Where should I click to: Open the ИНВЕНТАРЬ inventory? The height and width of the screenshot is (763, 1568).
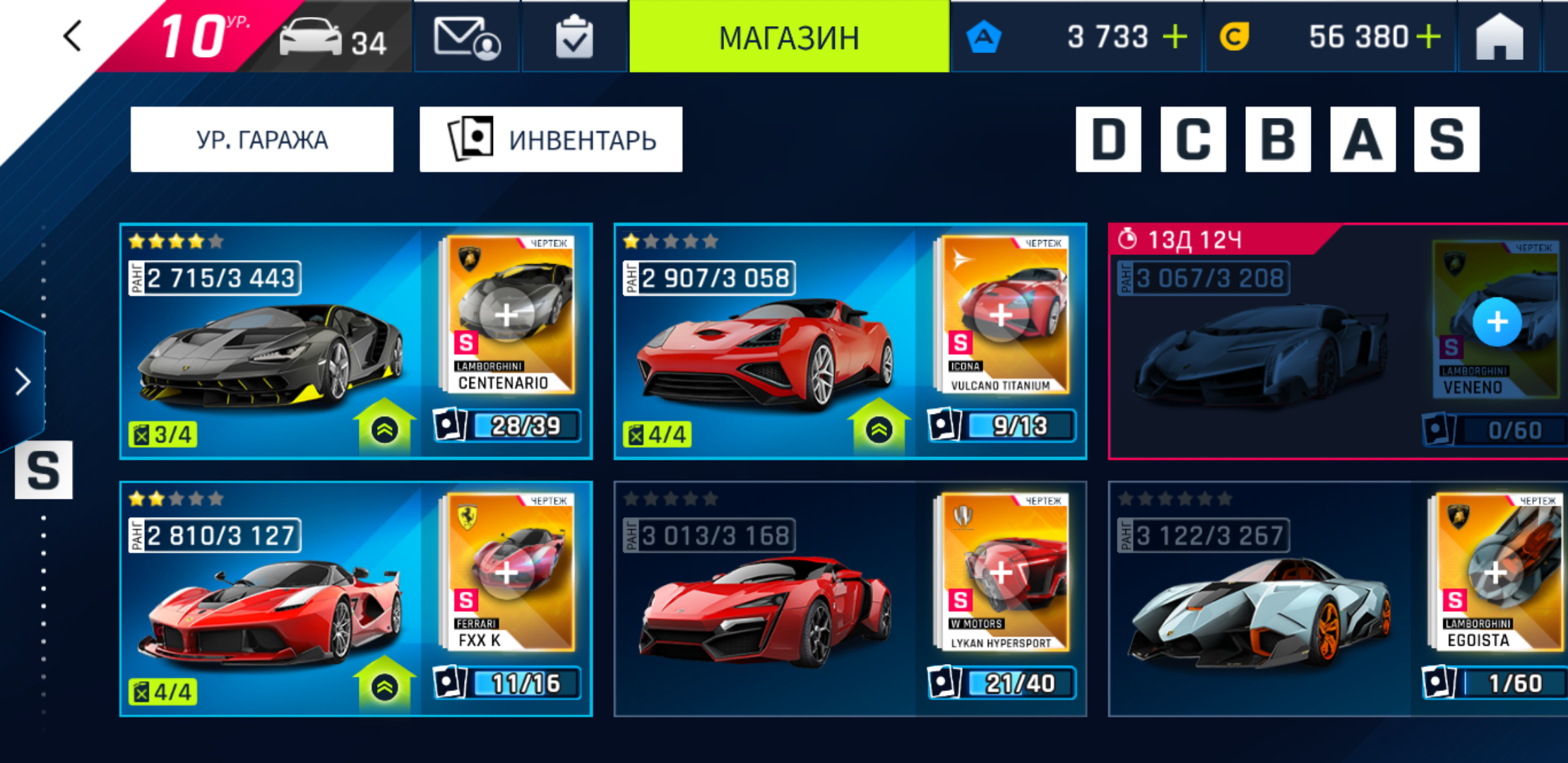551,139
